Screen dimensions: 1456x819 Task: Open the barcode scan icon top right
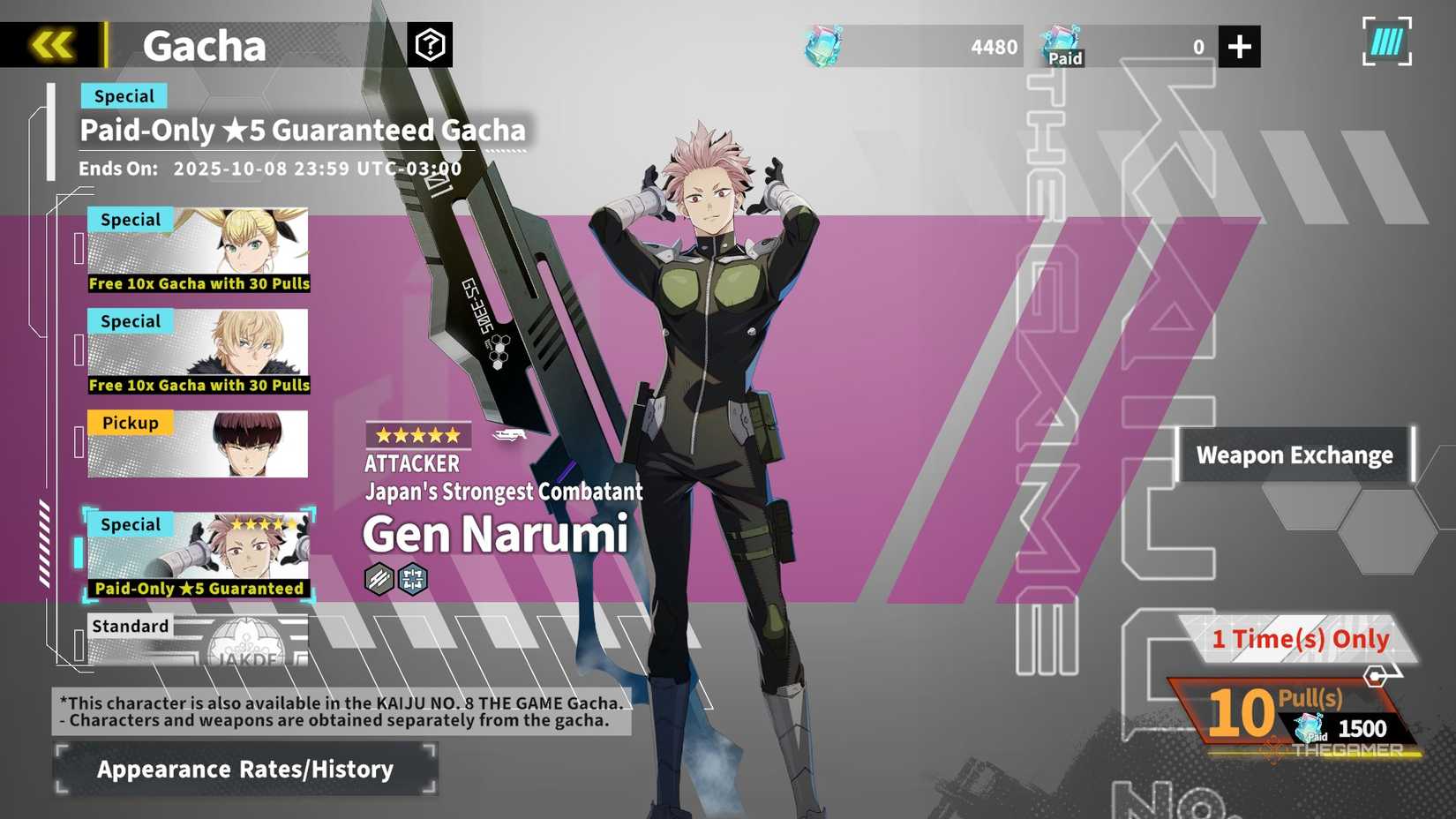1385,41
